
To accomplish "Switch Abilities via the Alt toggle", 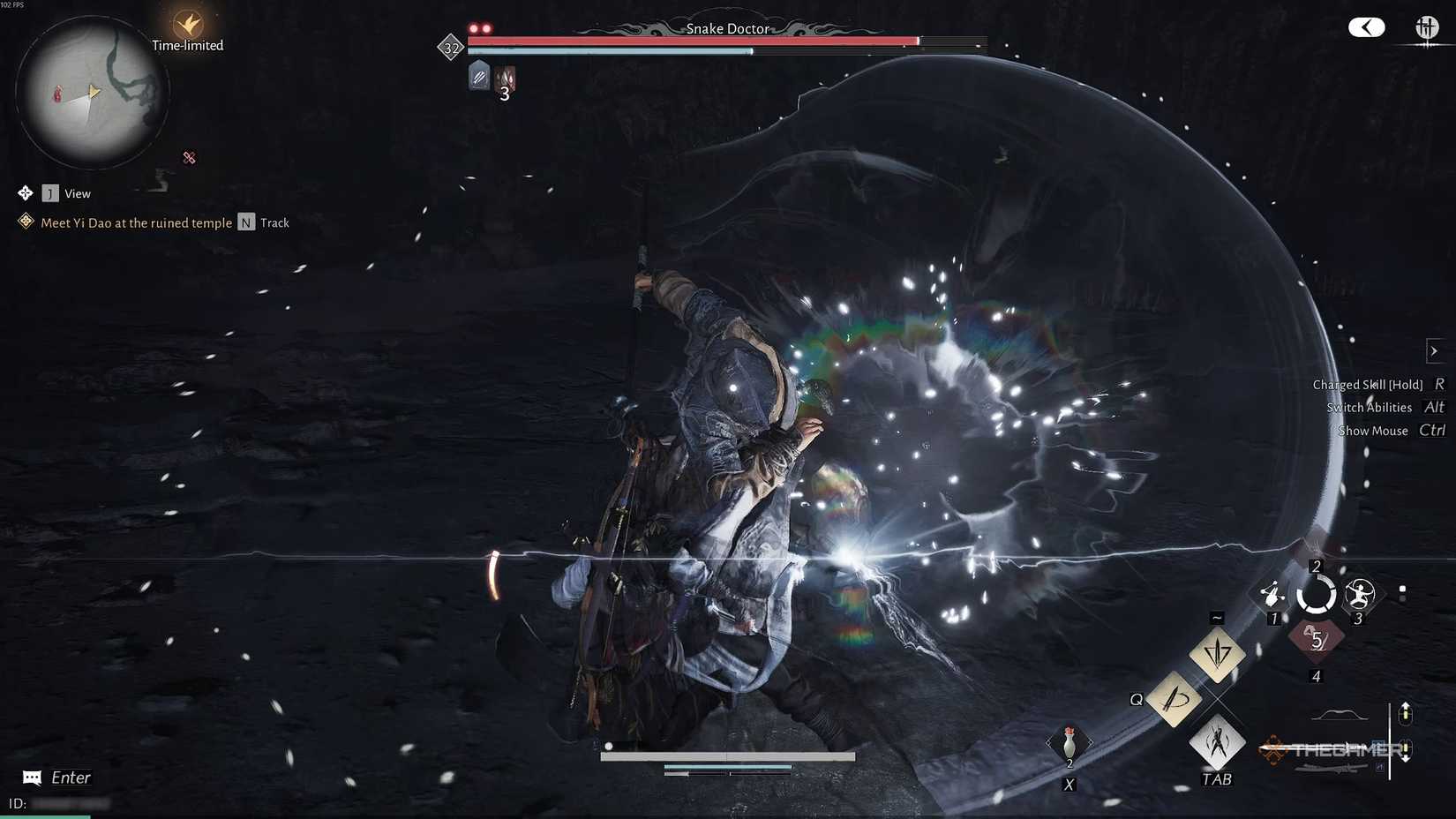I will [1434, 407].
